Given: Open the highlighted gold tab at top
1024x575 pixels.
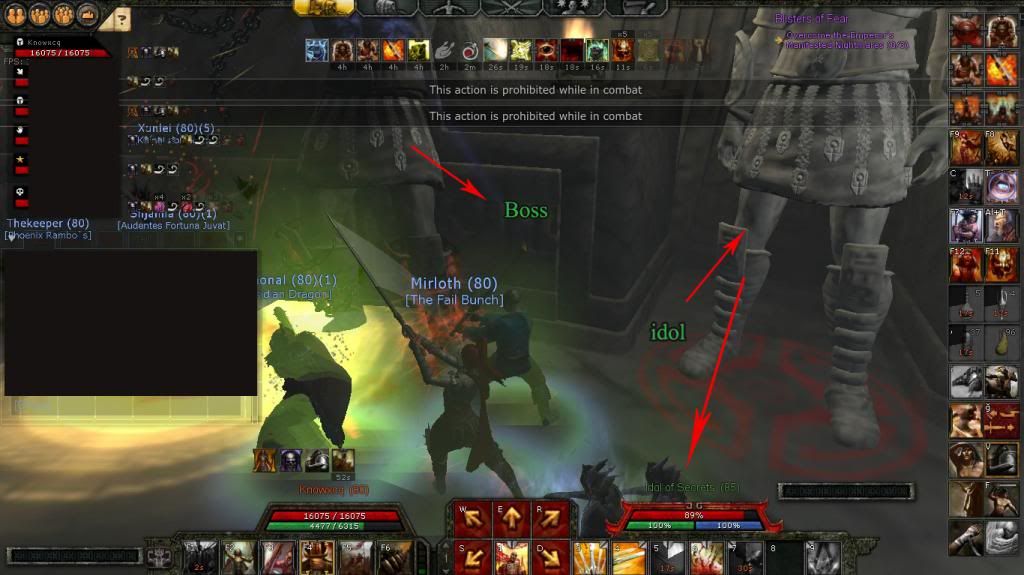Looking at the screenshot, I should point(322,7).
